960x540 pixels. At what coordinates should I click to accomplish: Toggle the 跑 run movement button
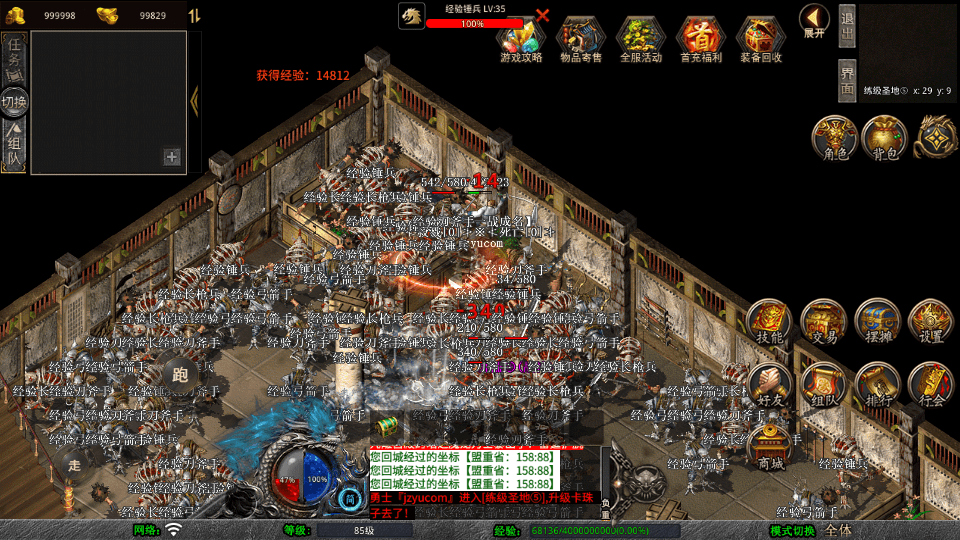tap(180, 375)
